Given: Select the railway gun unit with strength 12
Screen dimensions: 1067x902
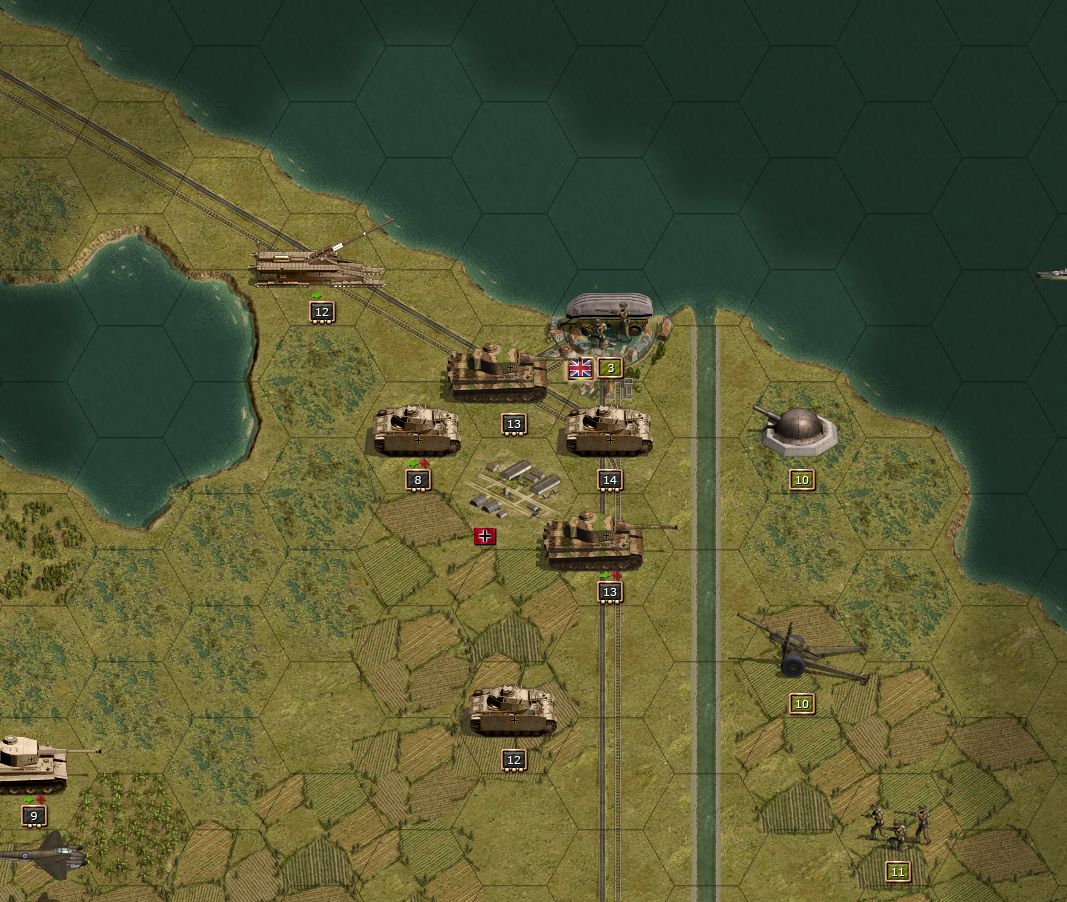Looking at the screenshot, I should tap(318, 267).
